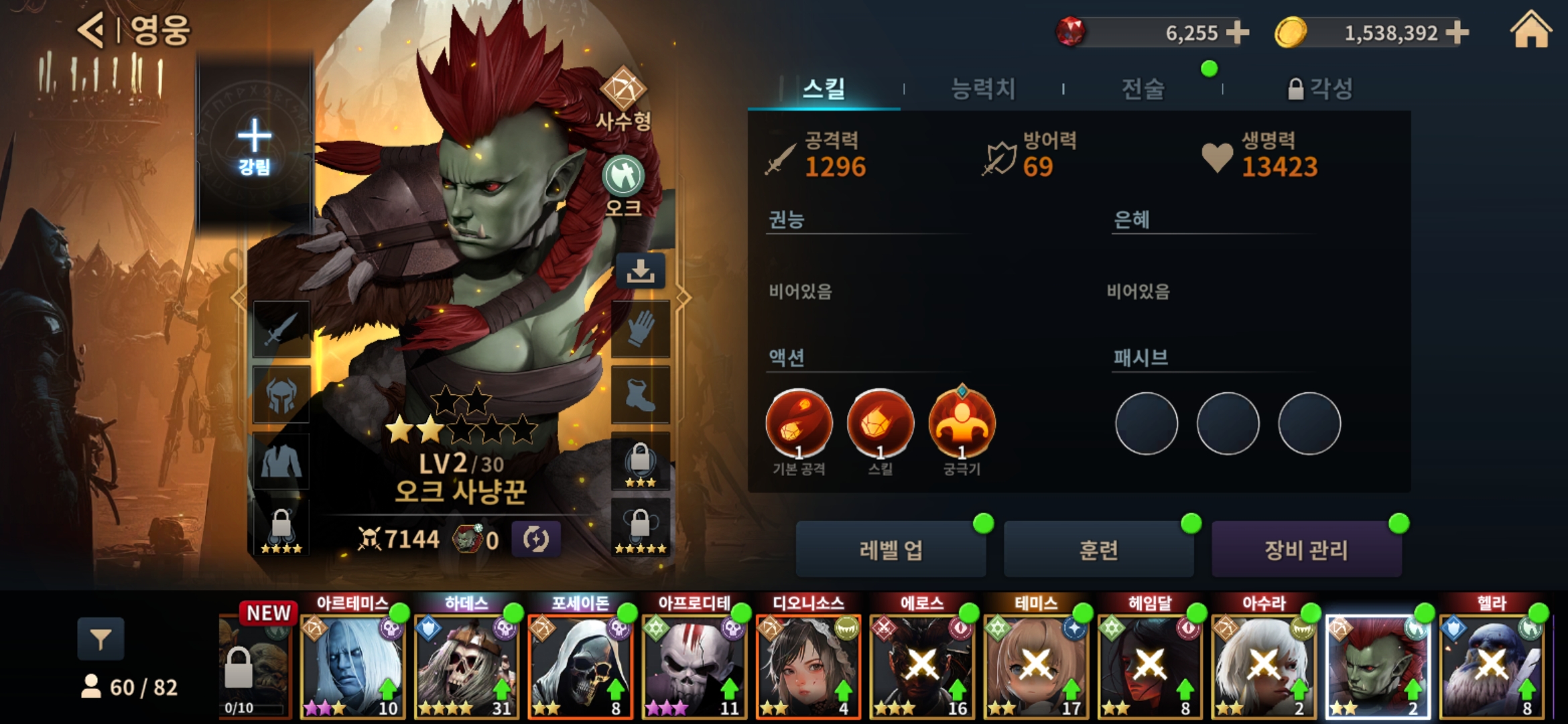The height and width of the screenshot is (724, 1568).
Task: Tap the 레벨 업 button
Action: [x=891, y=550]
